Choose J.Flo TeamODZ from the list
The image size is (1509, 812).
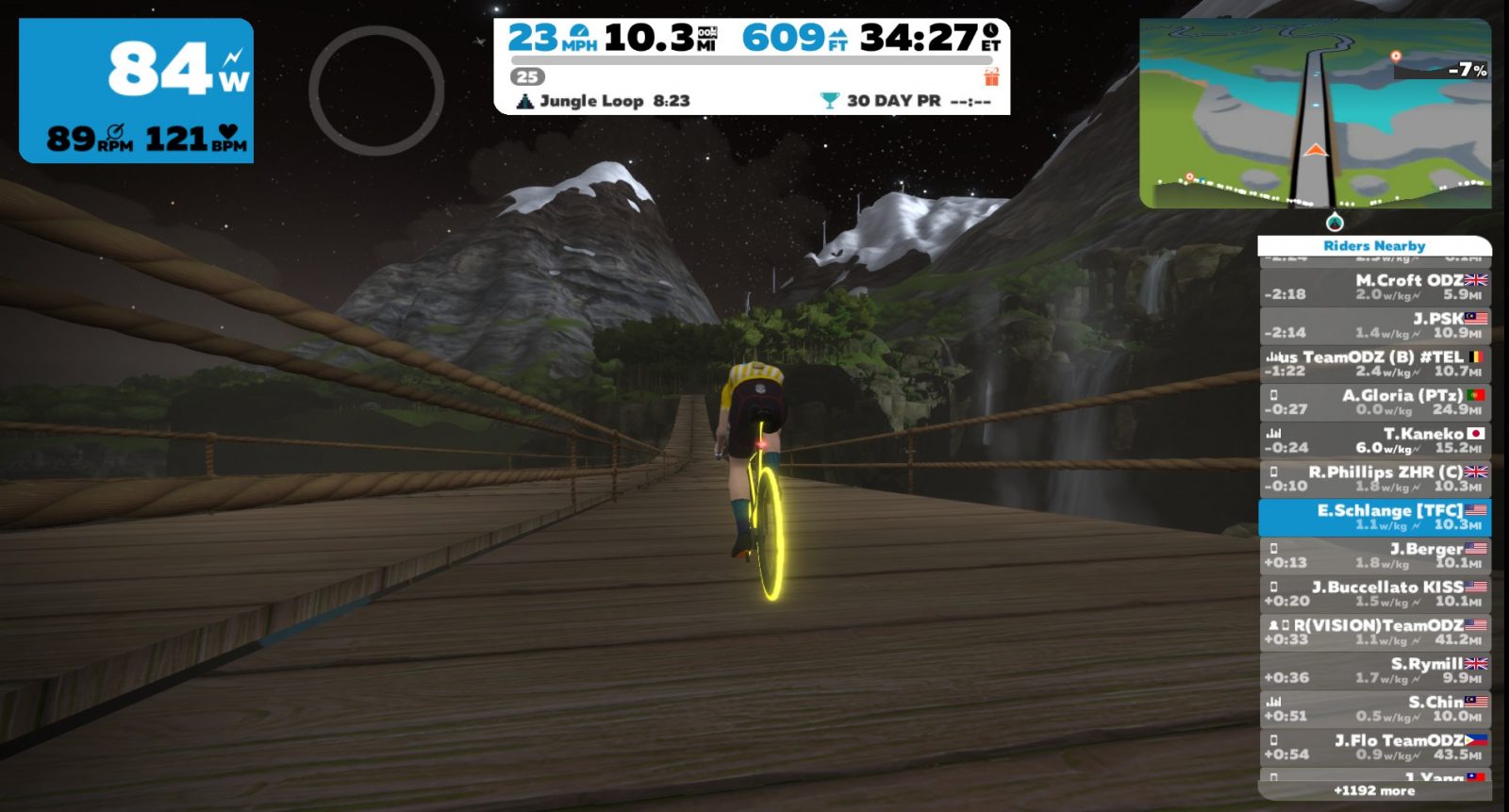tap(1374, 748)
